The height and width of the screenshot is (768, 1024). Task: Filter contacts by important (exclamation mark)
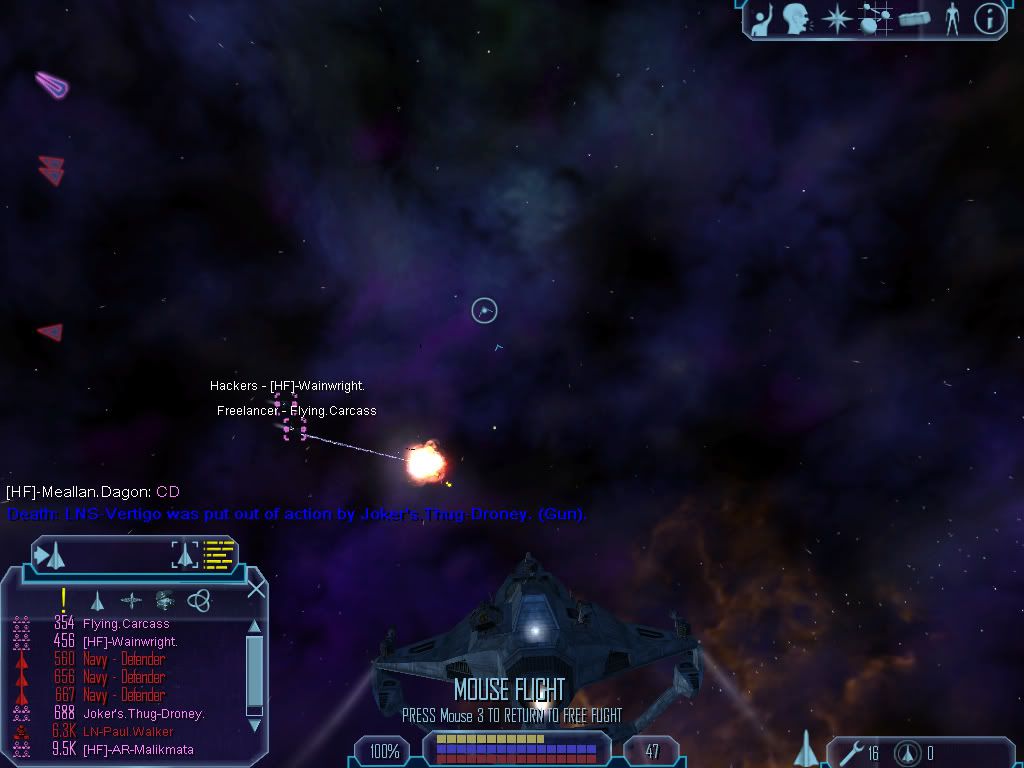64,600
